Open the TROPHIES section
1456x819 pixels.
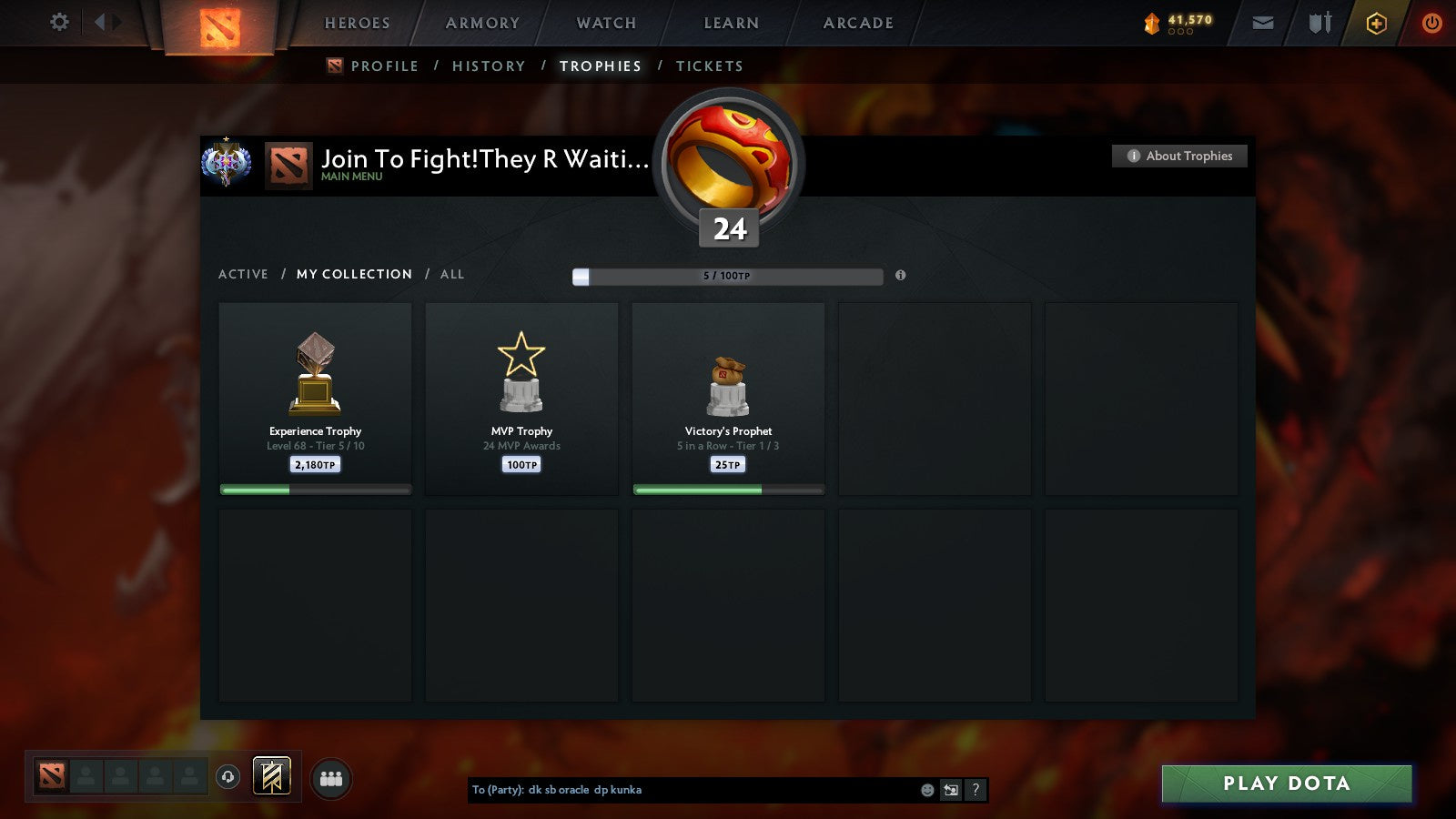coord(600,66)
